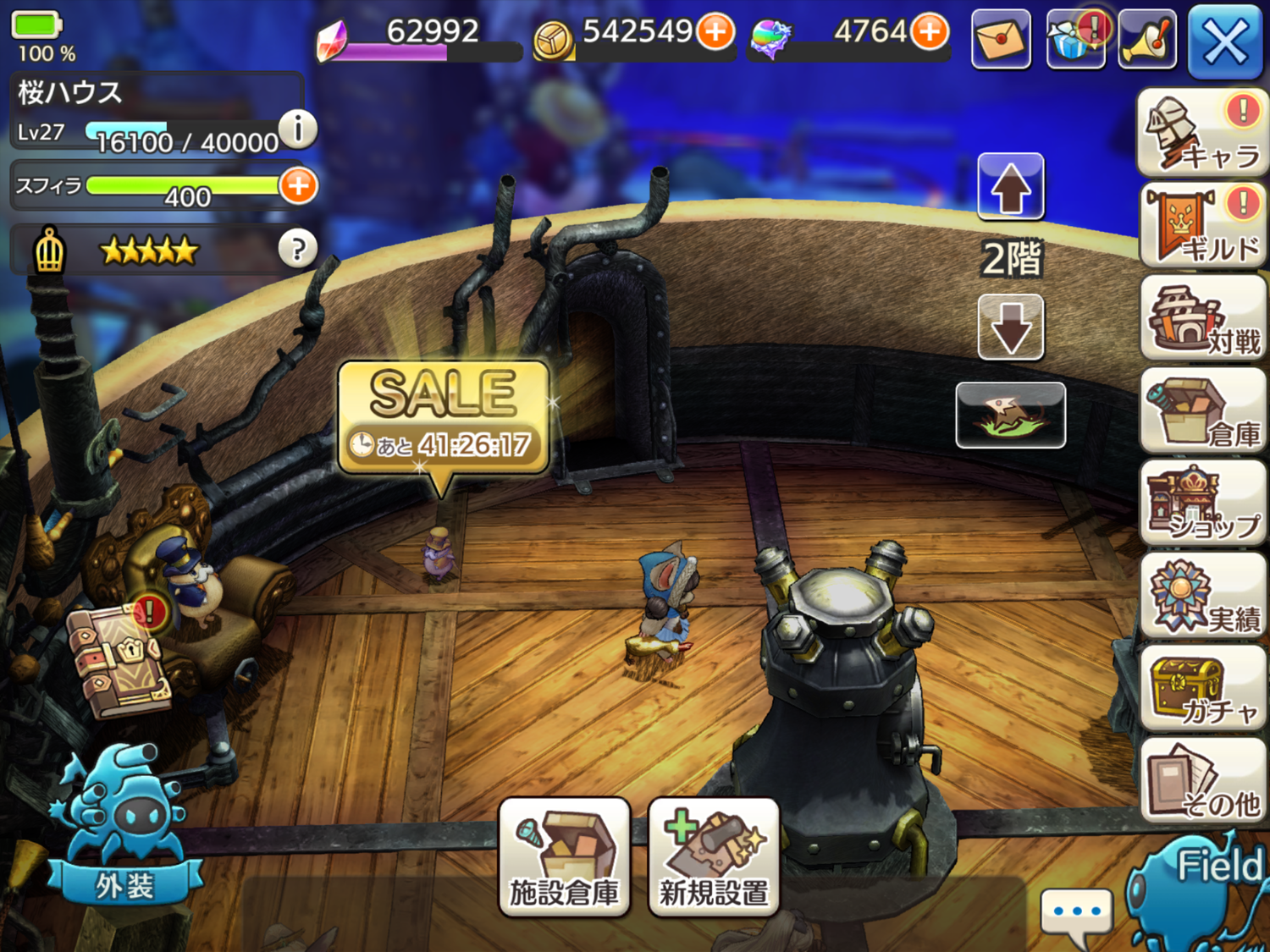Close the house screen with the X button

click(1224, 41)
